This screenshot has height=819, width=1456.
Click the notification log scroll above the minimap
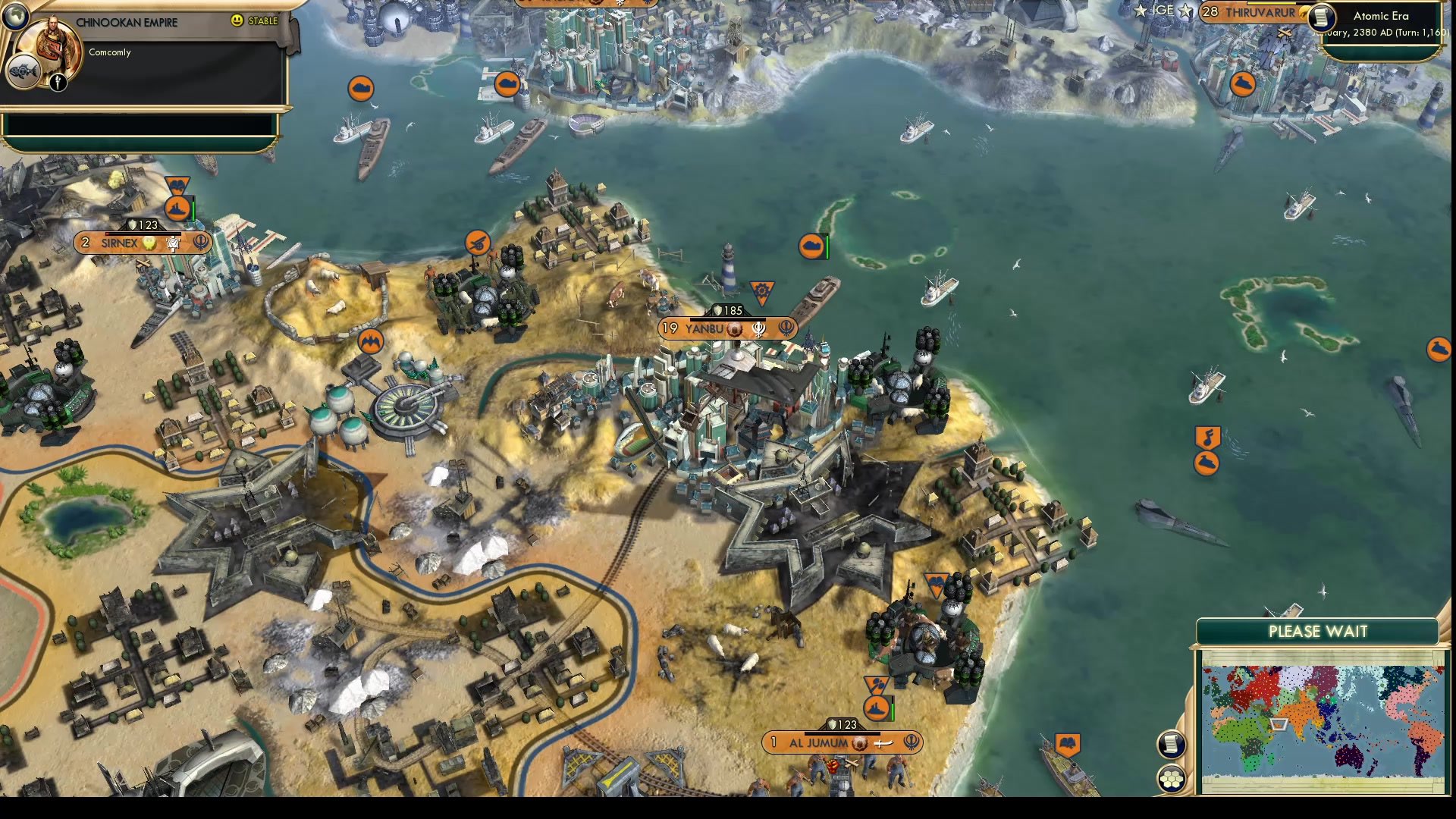point(1172,745)
